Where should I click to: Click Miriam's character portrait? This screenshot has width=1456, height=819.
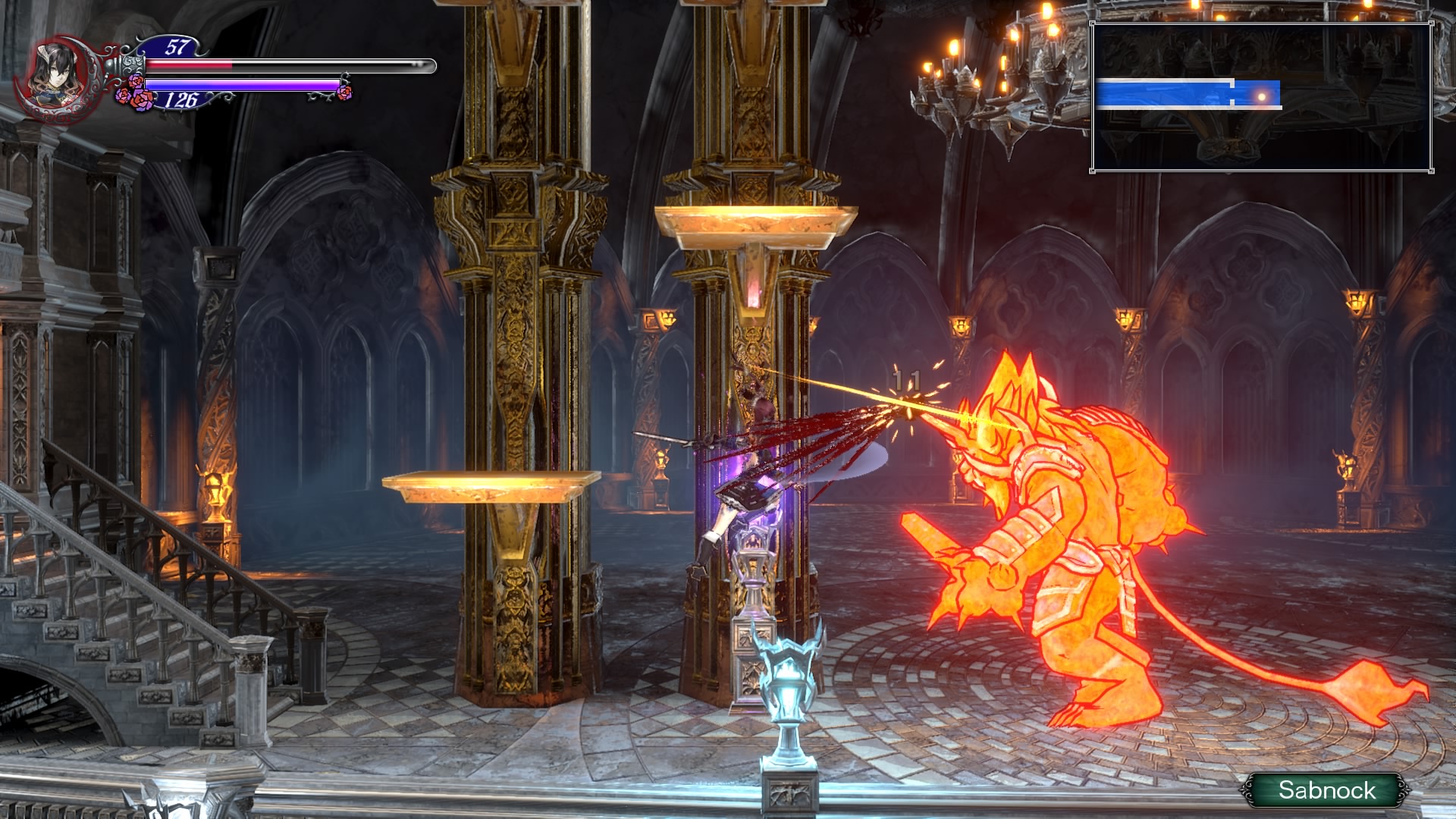58,74
